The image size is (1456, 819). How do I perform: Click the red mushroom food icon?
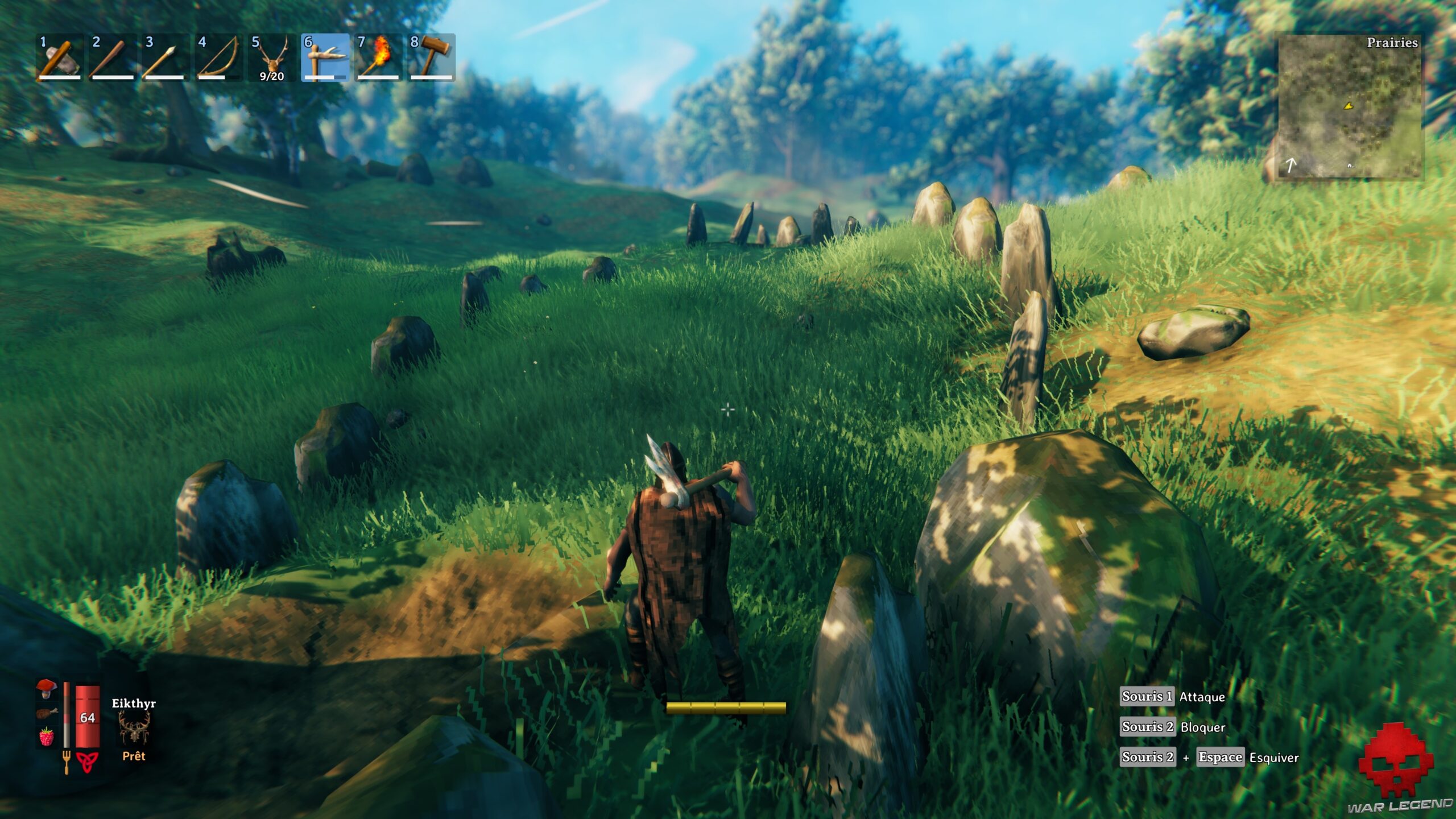[47, 689]
